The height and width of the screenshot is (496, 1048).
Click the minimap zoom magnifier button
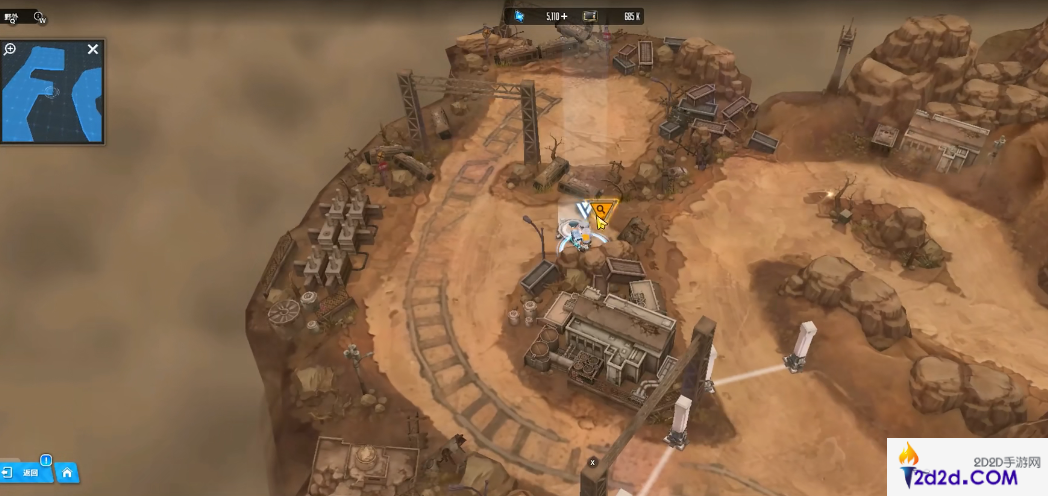[10, 49]
